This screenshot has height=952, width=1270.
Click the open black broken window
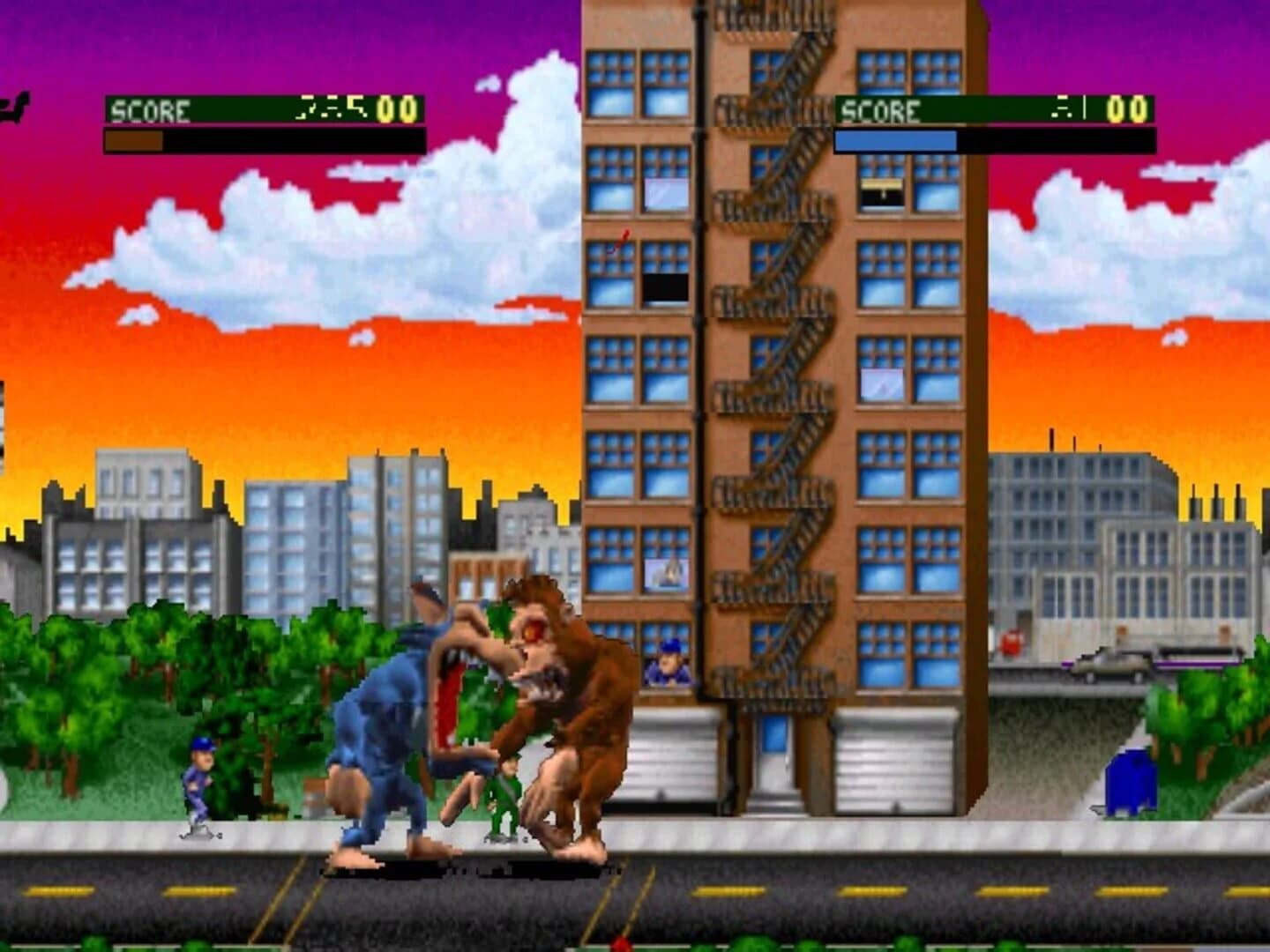point(667,286)
